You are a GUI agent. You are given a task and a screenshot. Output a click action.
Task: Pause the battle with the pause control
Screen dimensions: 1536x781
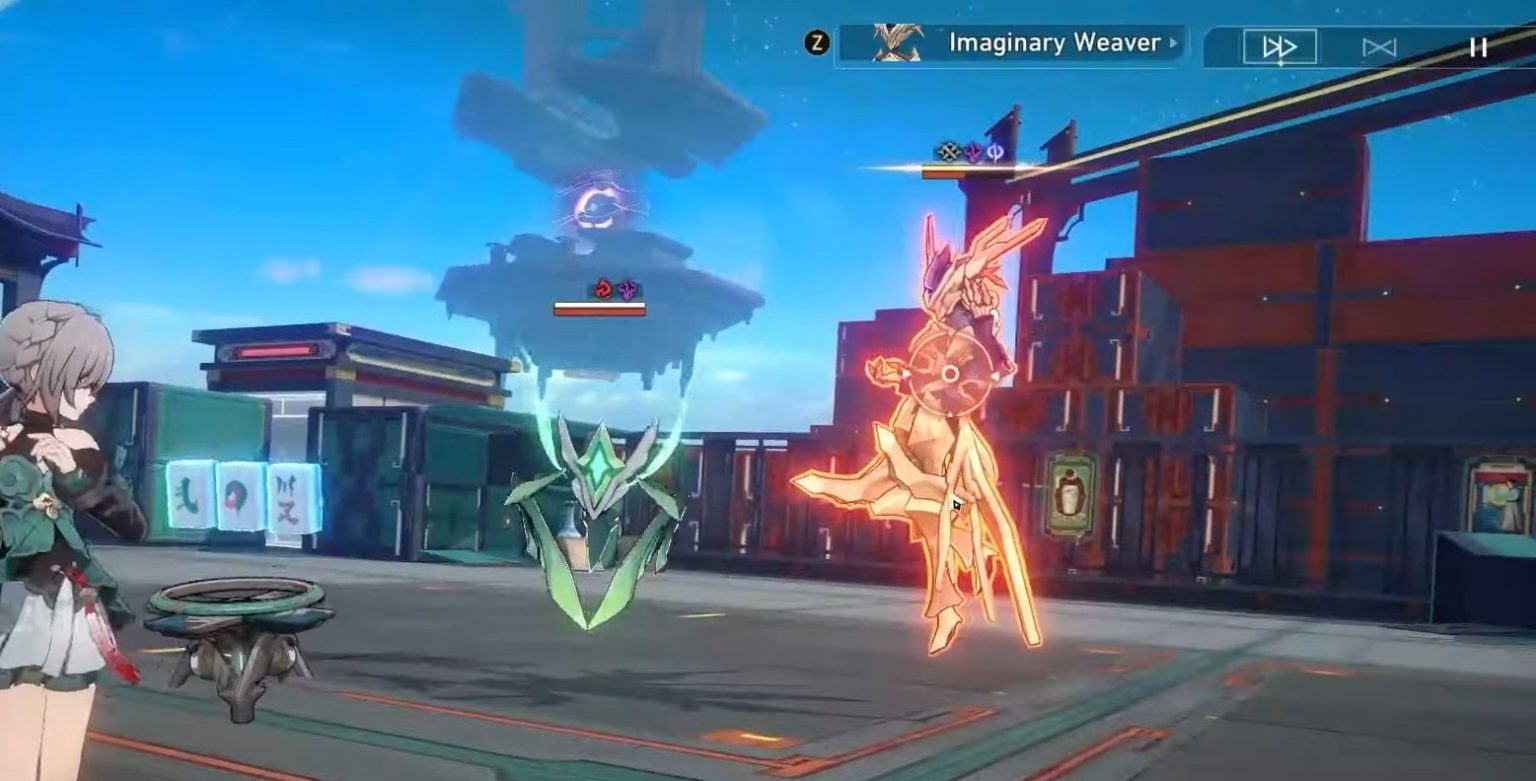click(1477, 45)
